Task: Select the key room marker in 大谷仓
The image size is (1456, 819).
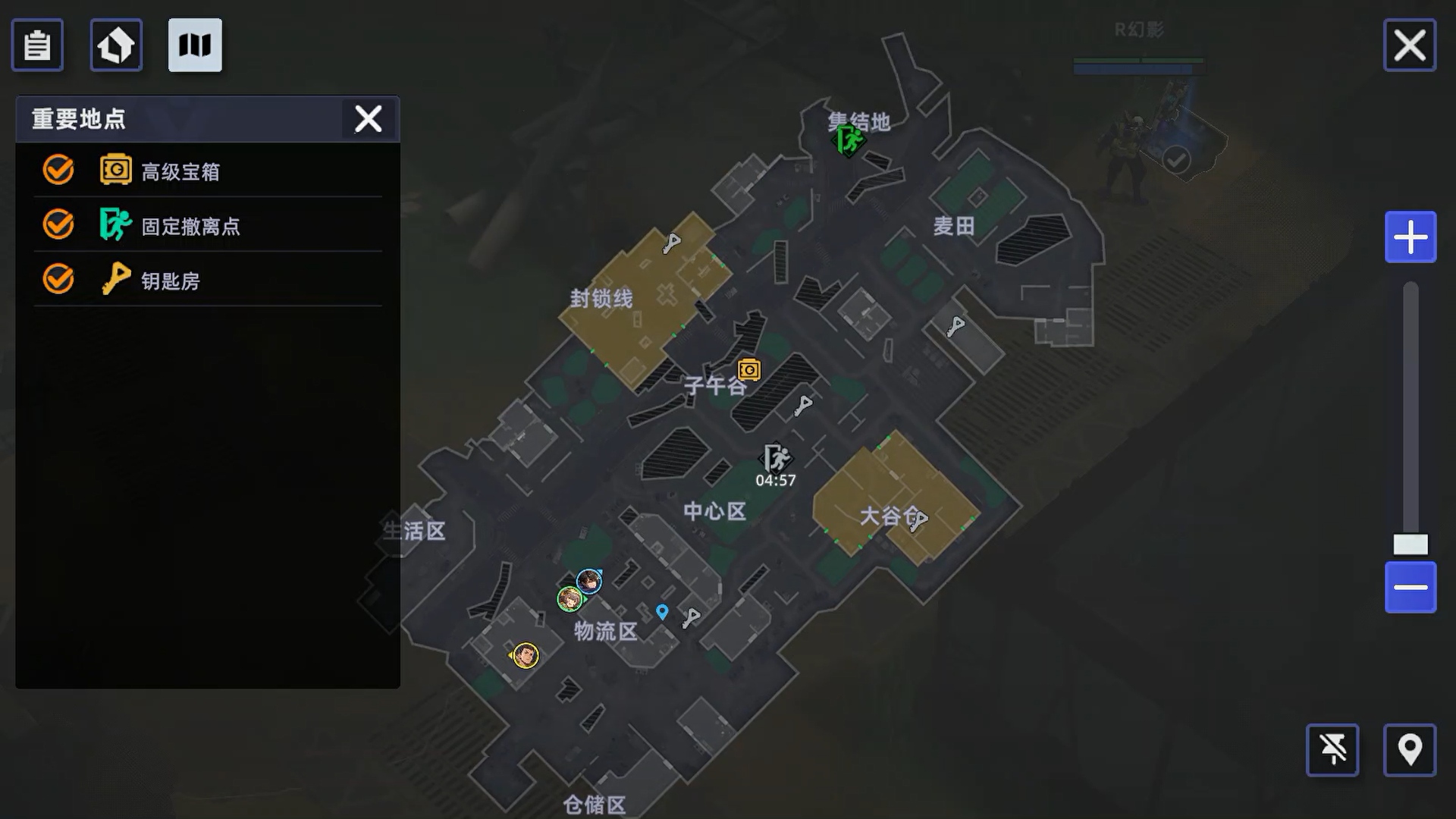Action: pyautogui.click(x=918, y=521)
